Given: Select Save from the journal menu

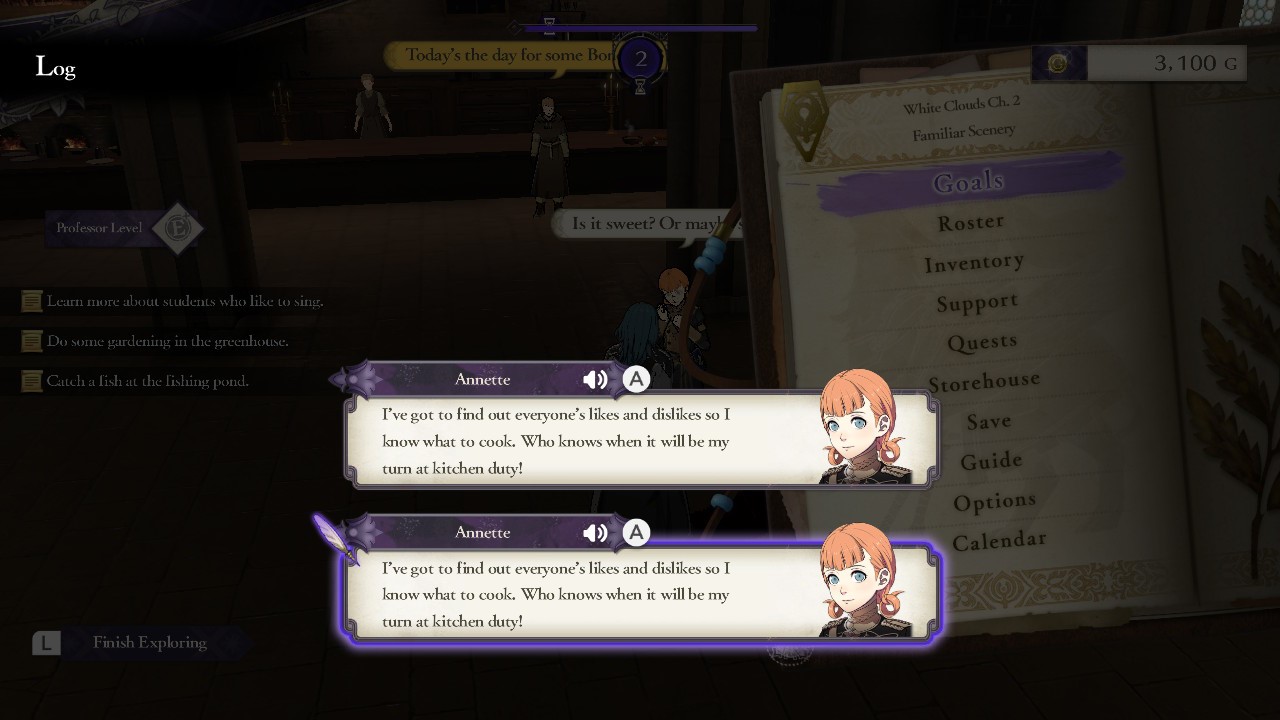Looking at the screenshot, I should pyautogui.click(x=988, y=421).
